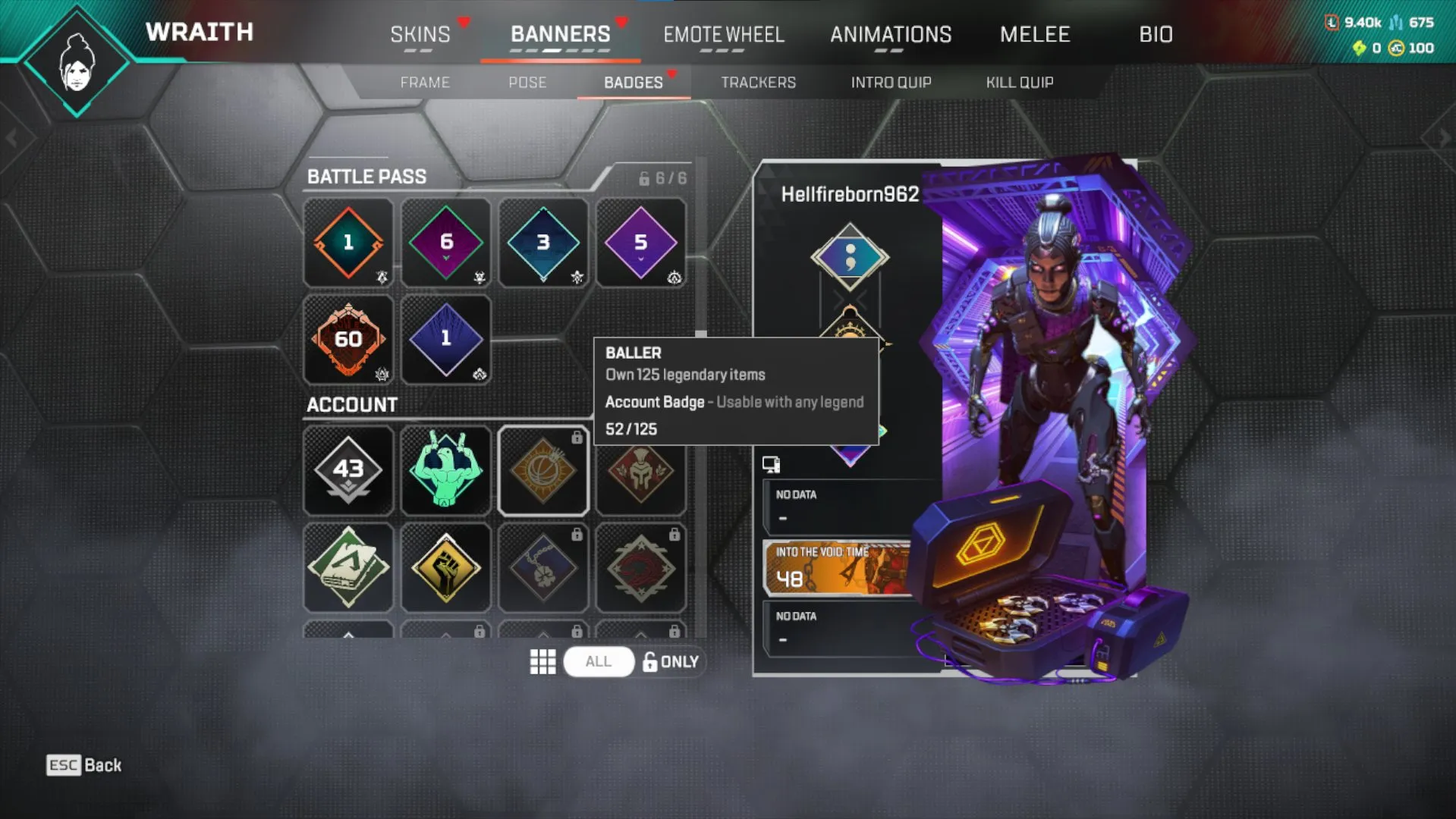Open the EMOTE WHEEL tab
Viewport: 1456px width, 819px height.
(x=723, y=34)
